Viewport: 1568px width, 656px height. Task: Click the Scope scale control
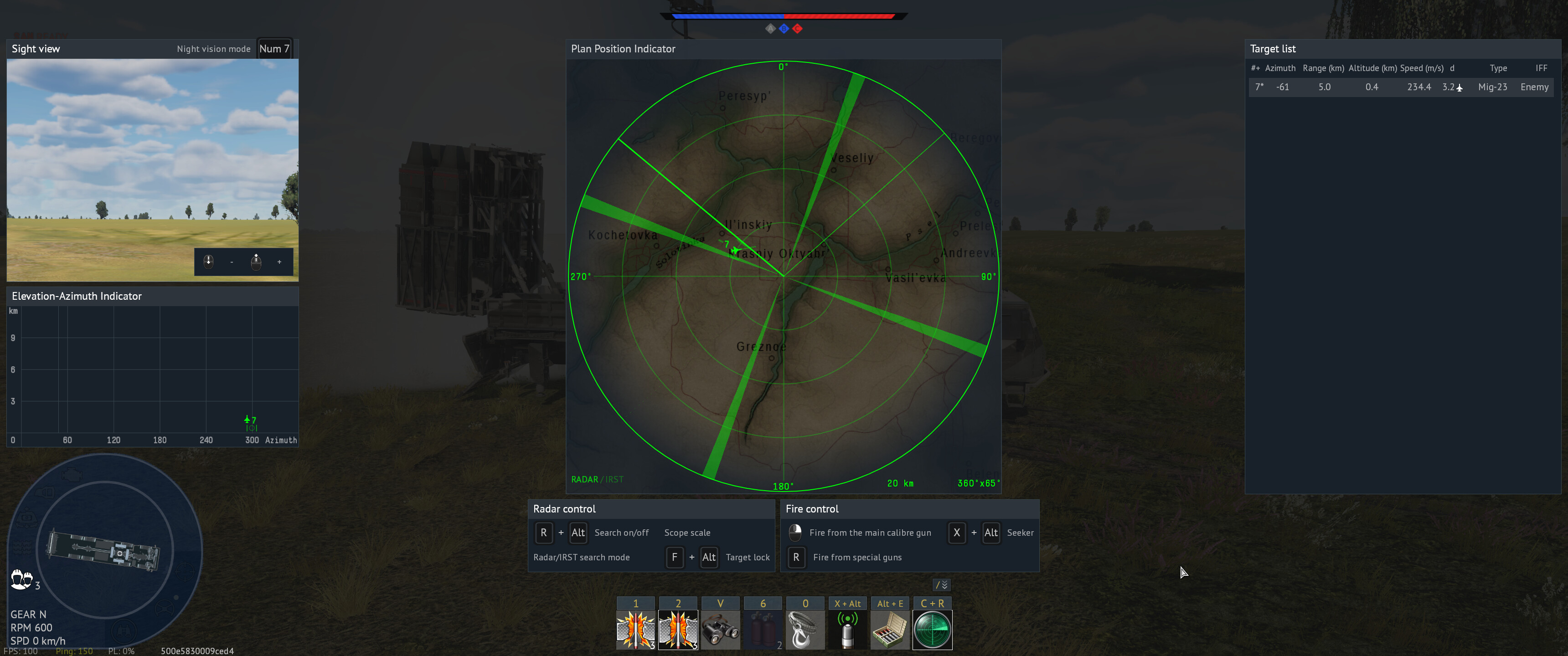click(x=687, y=533)
